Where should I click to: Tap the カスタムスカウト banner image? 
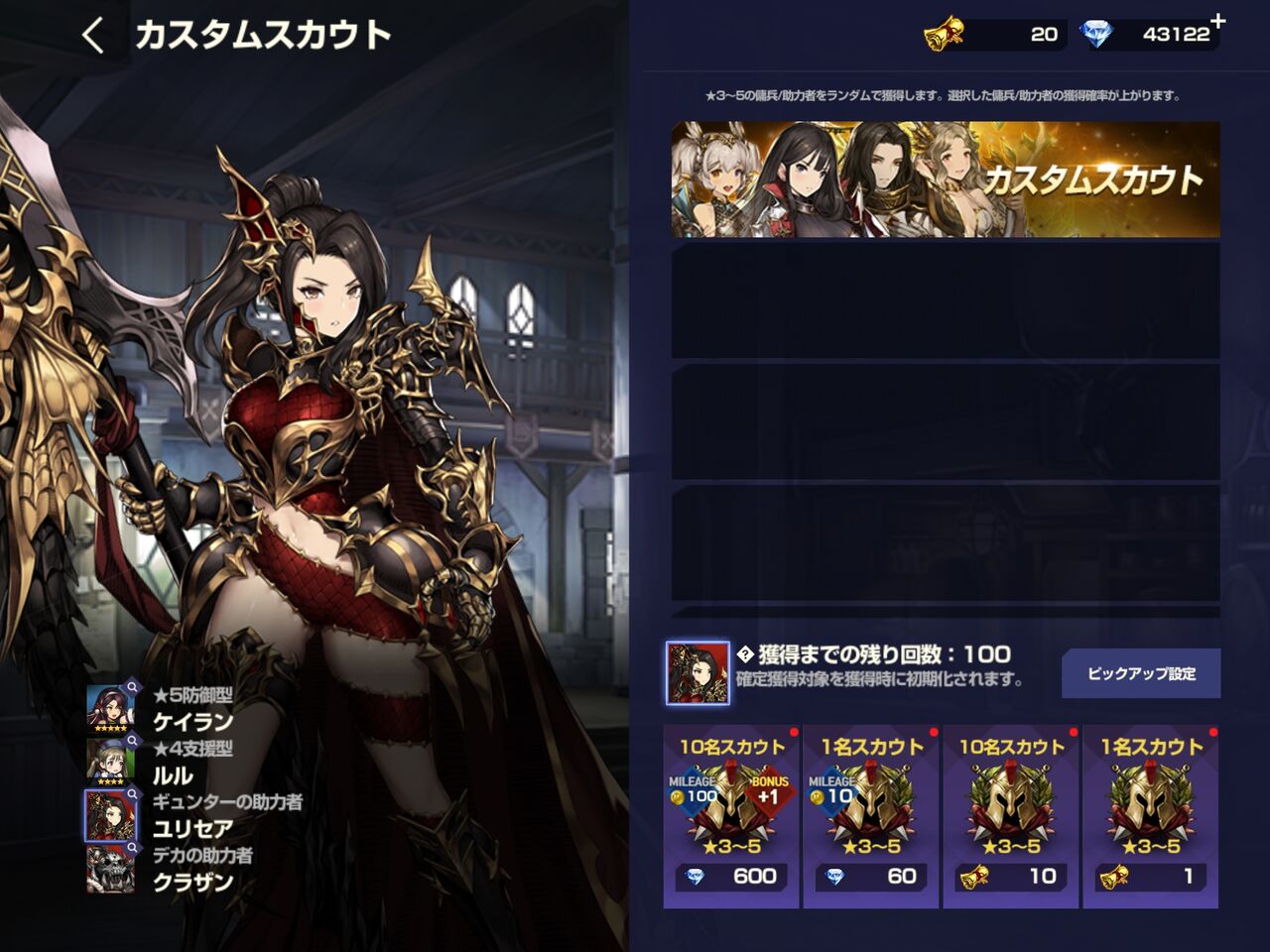[943, 179]
